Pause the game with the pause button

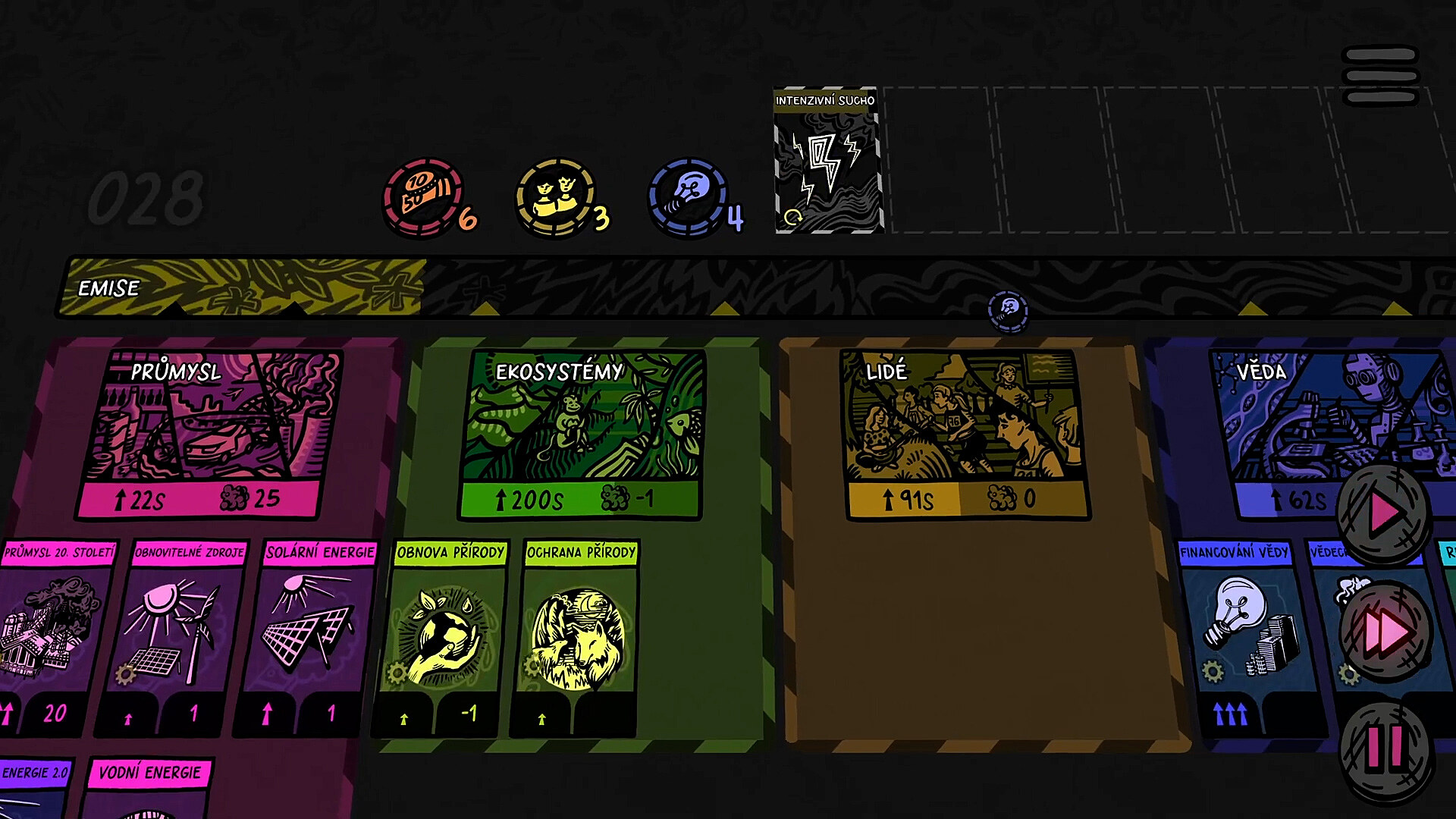[1385, 749]
